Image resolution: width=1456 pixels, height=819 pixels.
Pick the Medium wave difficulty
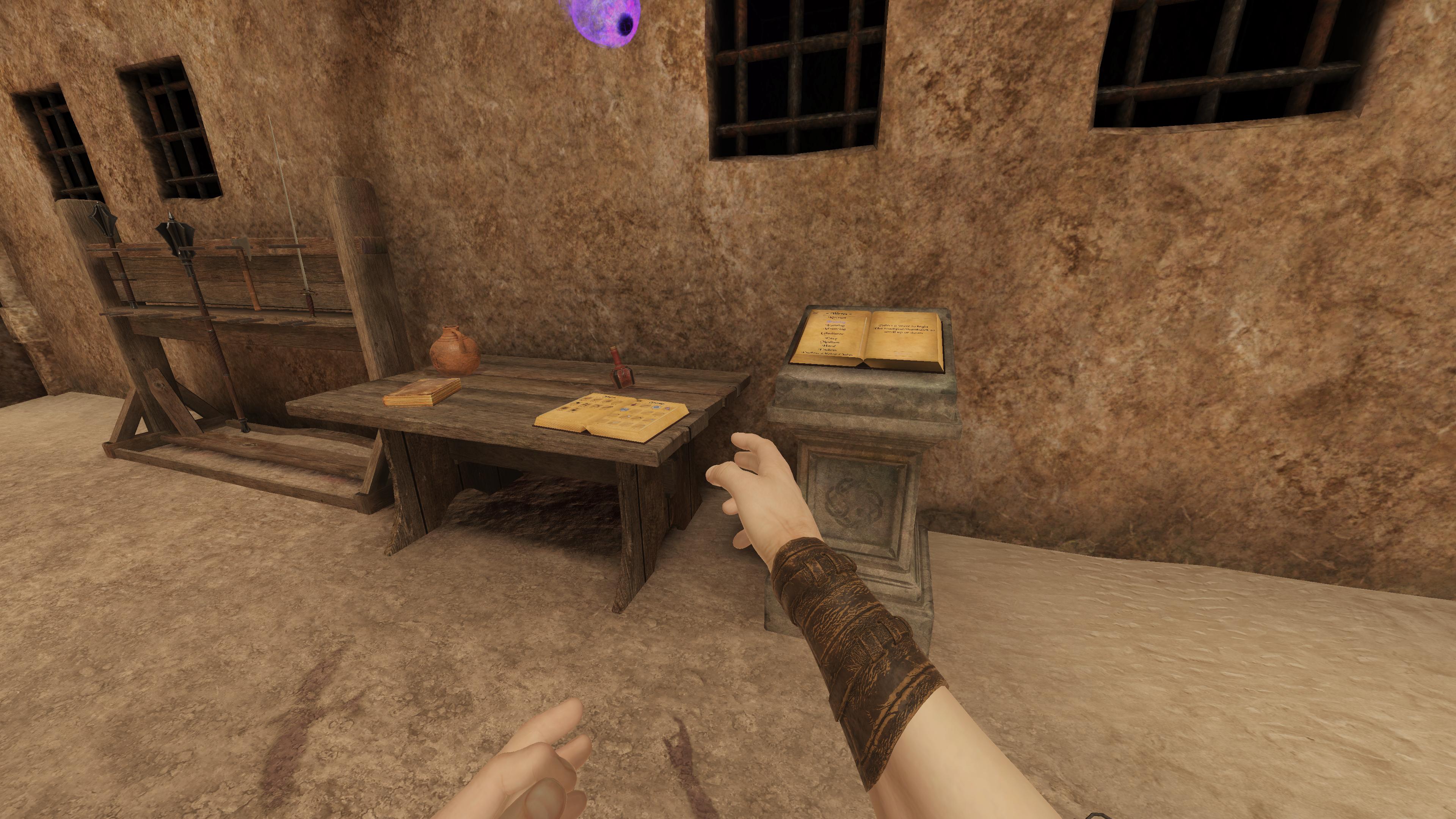click(x=830, y=342)
